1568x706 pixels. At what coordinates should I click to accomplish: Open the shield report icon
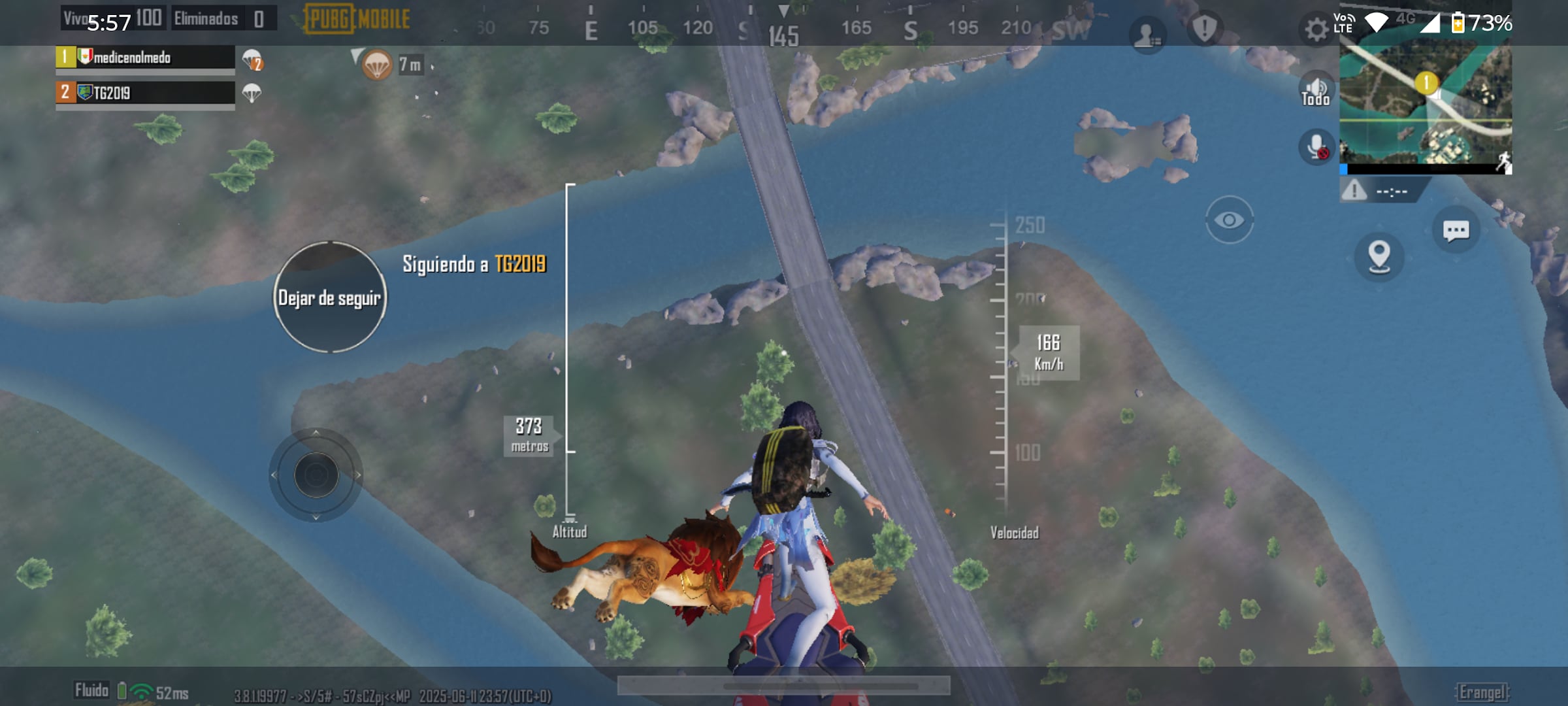click(x=1204, y=29)
